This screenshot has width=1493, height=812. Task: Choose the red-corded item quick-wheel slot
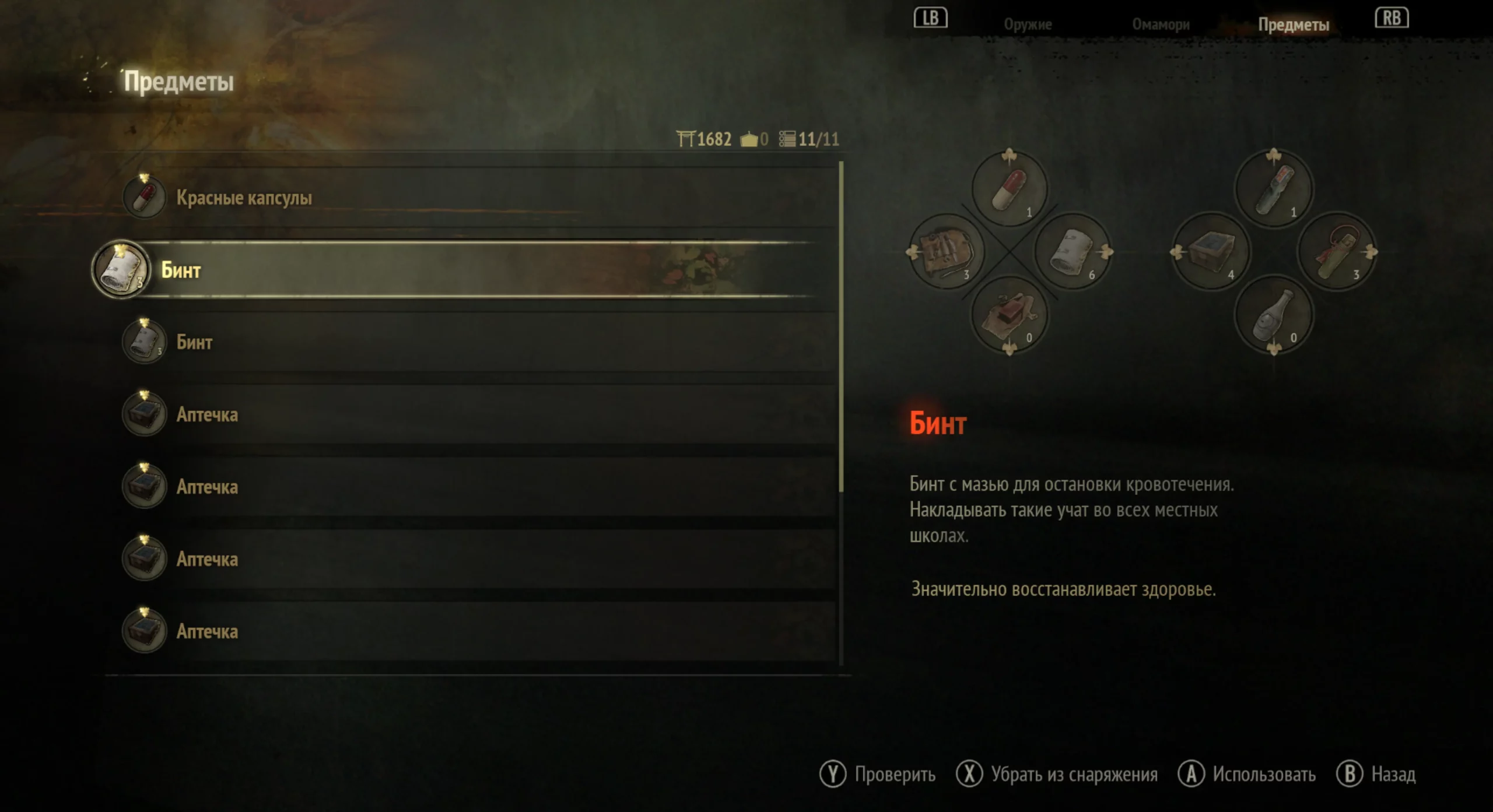coord(1337,252)
